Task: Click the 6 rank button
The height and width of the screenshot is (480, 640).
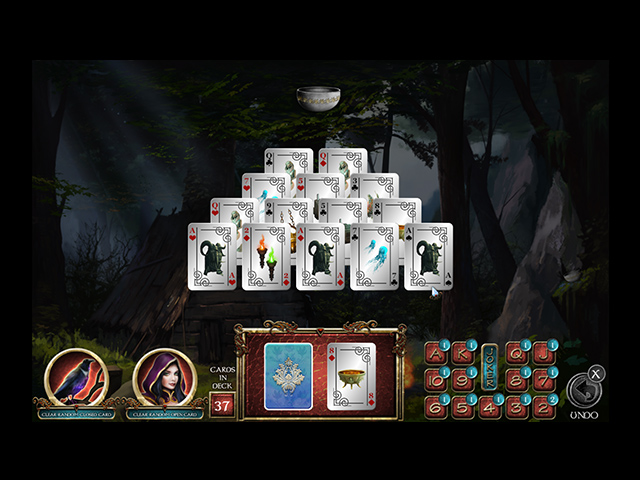Action: click(x=437, y=407)
